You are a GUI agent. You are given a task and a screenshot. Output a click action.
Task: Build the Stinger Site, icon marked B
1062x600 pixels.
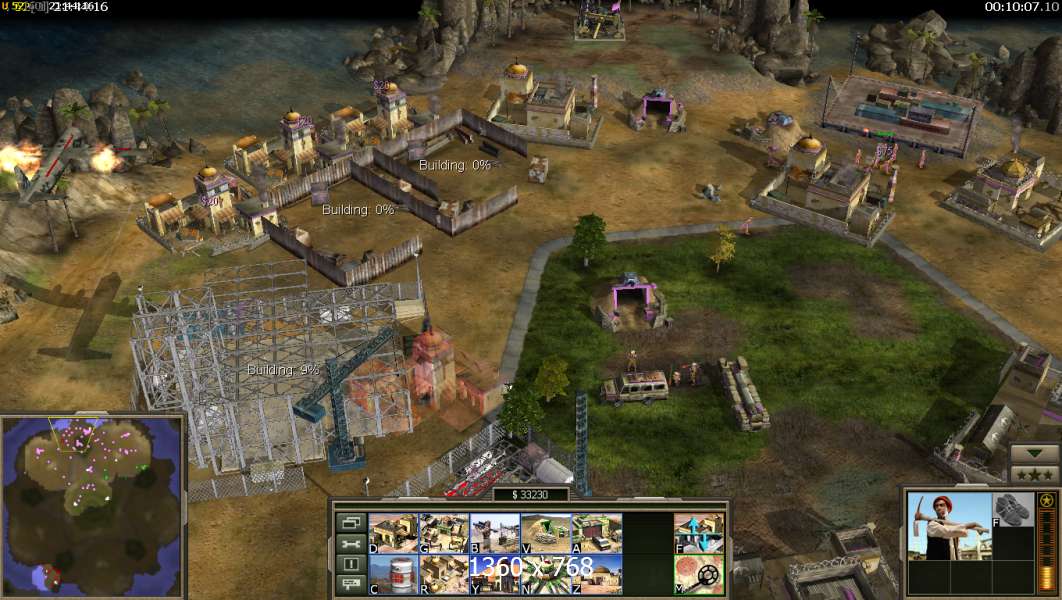pyautogui.click(x=495, y=533)
